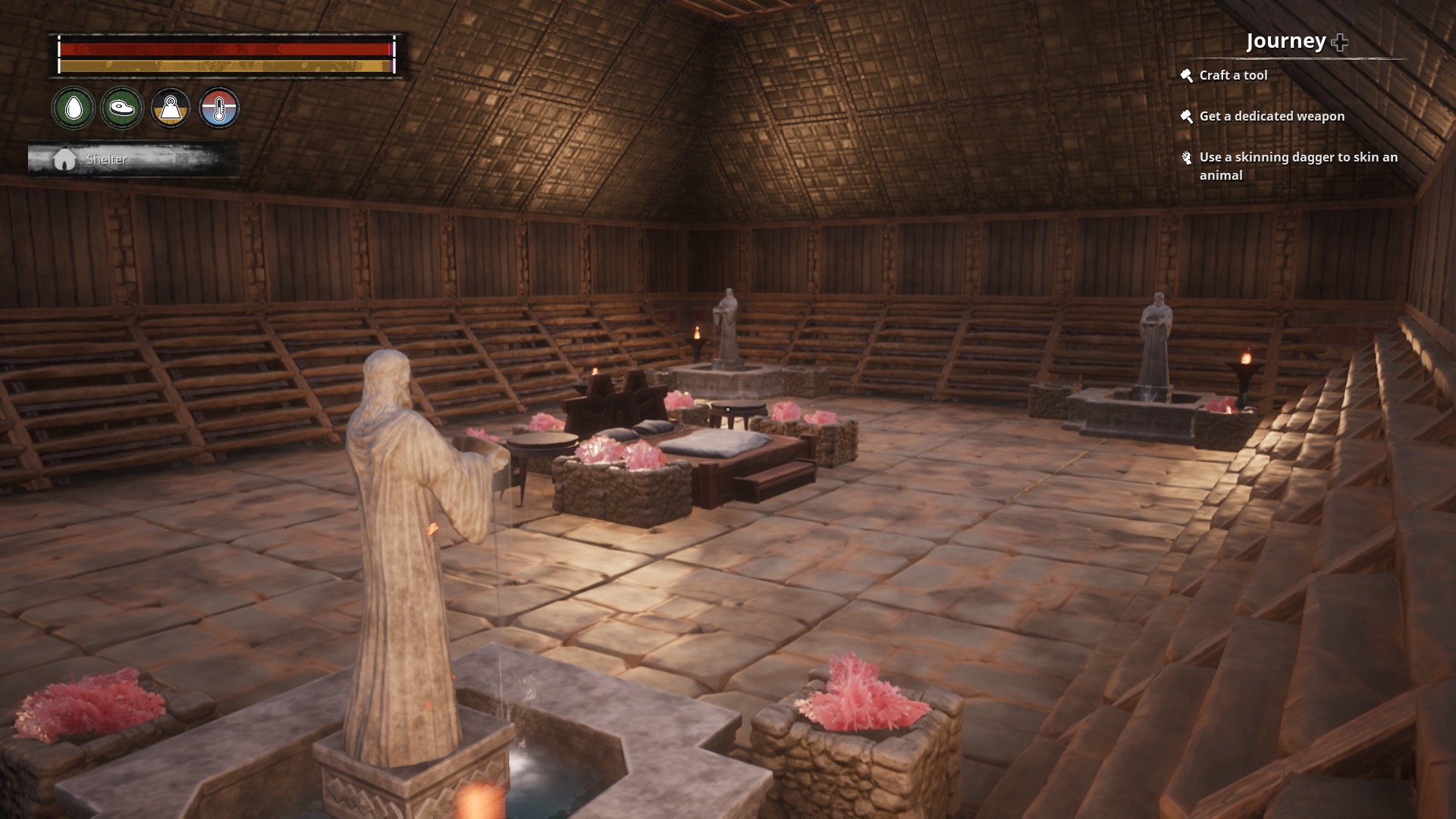This screenshot has width=1456, height=819.
Task: Open the skinning dagger journey objective
Action: click(1298, 166)
